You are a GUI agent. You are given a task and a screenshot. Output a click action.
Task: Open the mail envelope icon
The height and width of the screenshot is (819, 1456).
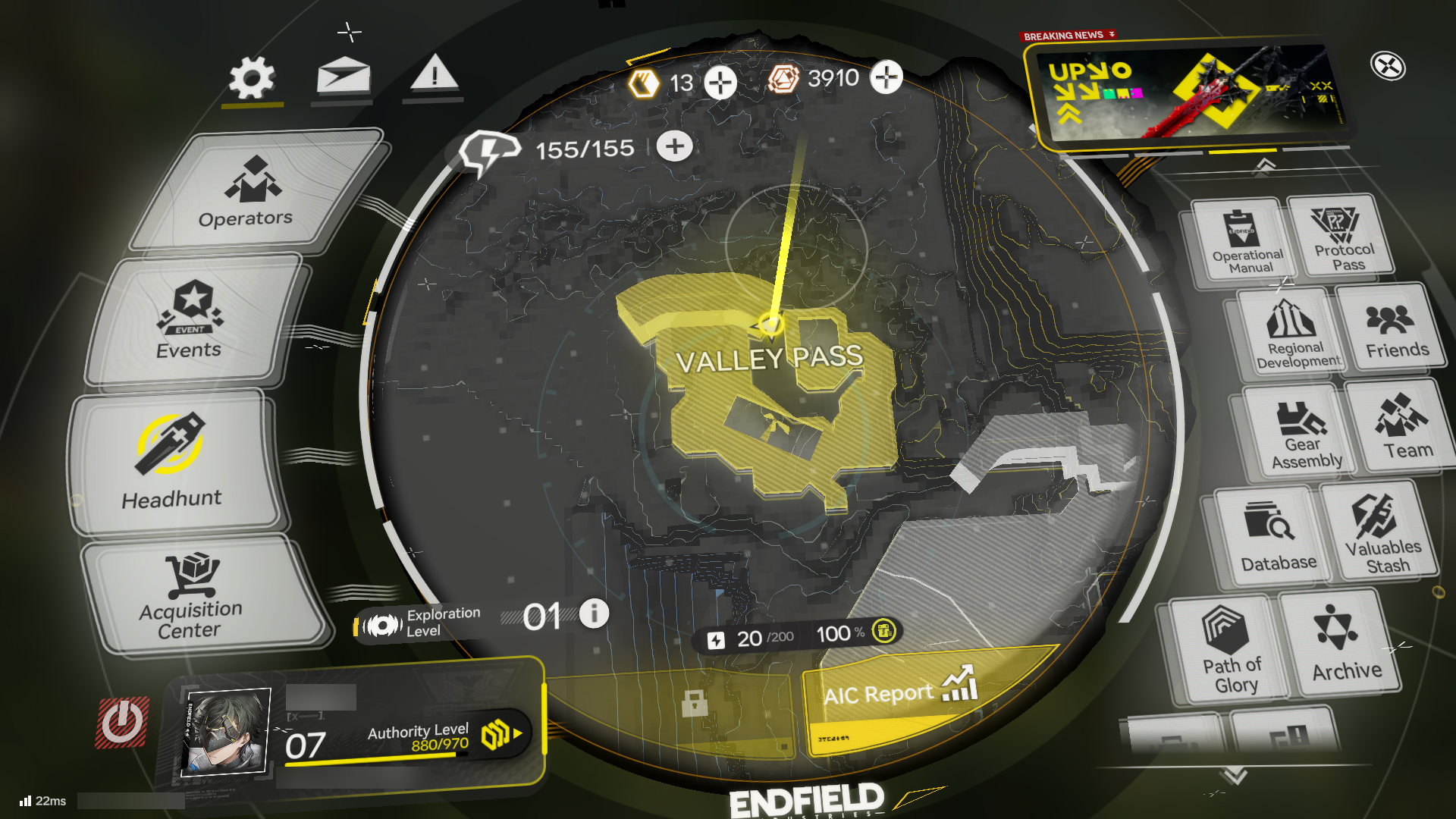point(344,75)
